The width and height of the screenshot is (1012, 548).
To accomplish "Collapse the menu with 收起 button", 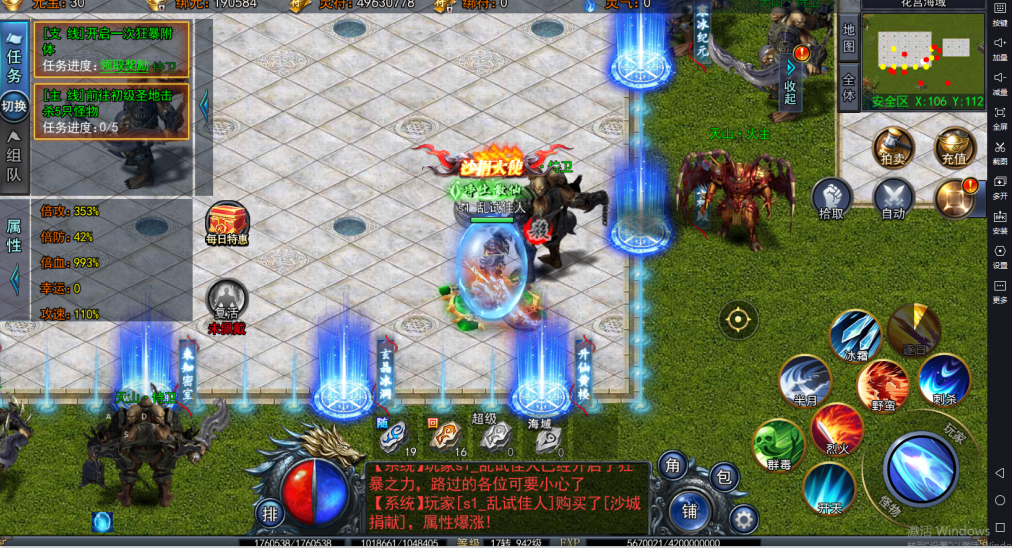I will [x=790, y=77].
